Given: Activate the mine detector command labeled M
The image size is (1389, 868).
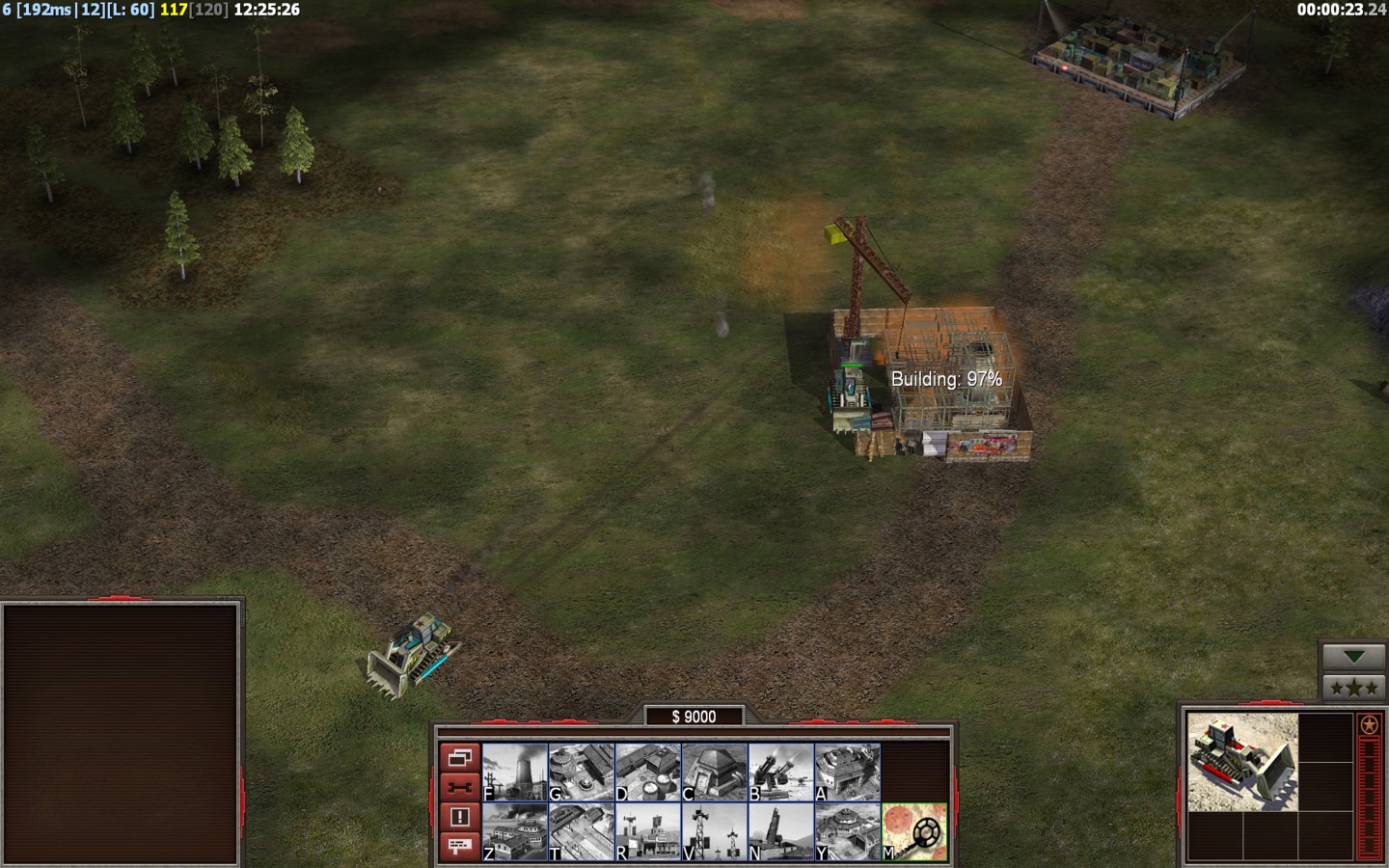Looking at the screenshot, I should tap(914, 832).
